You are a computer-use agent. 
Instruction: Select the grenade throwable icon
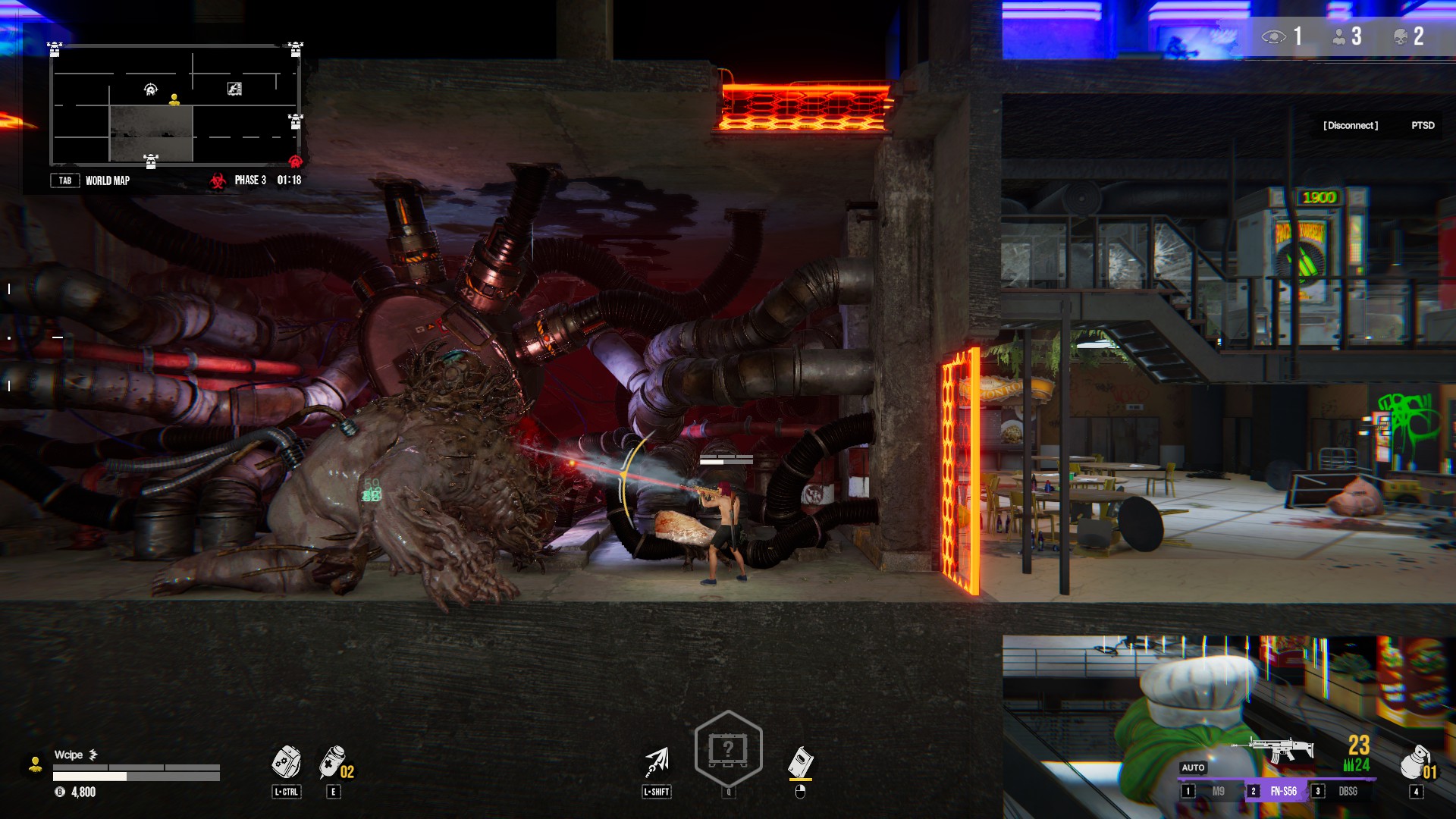coord(1414,761)
